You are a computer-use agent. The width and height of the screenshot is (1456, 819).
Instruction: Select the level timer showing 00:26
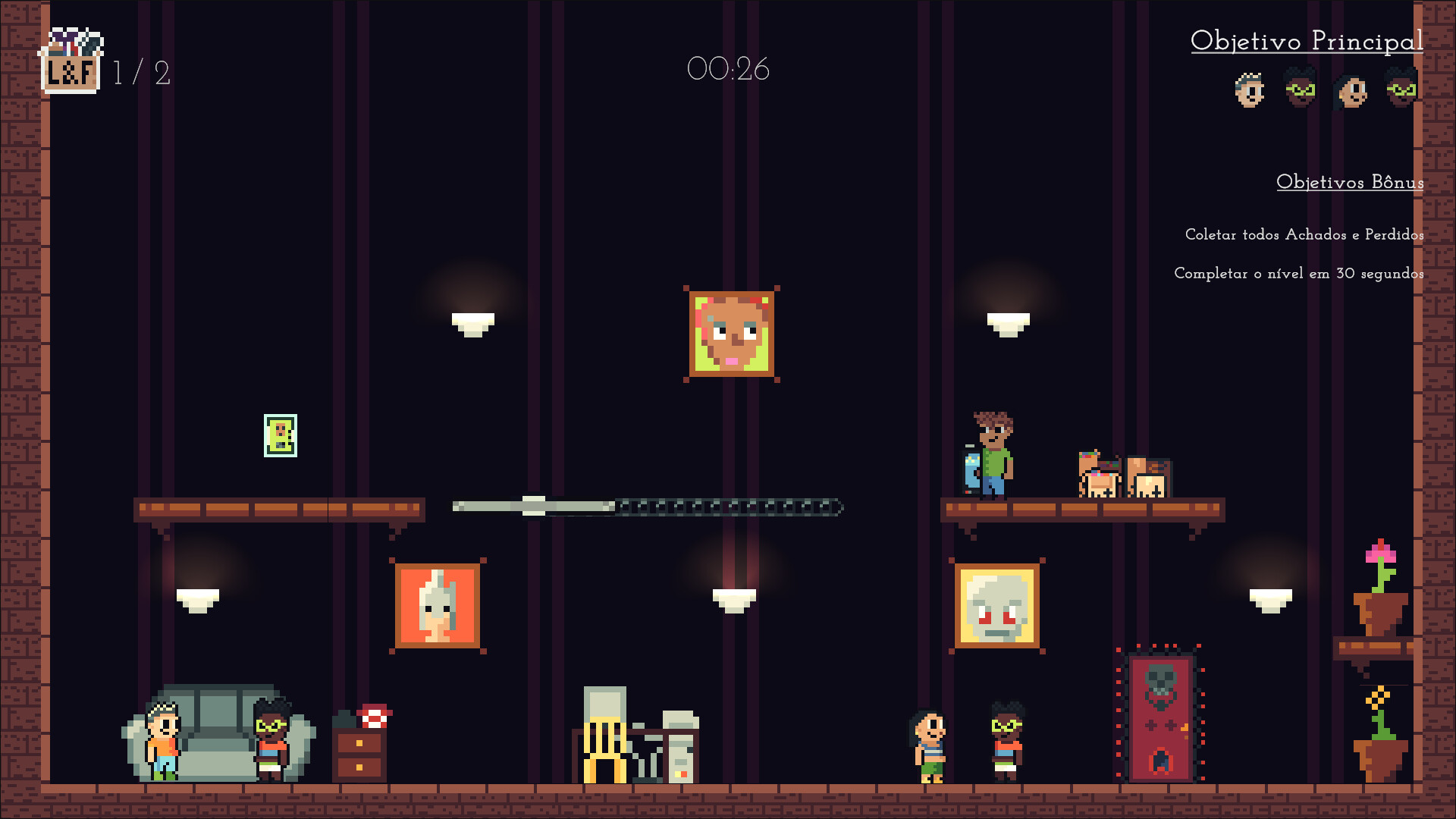click(x=729, y=69)
